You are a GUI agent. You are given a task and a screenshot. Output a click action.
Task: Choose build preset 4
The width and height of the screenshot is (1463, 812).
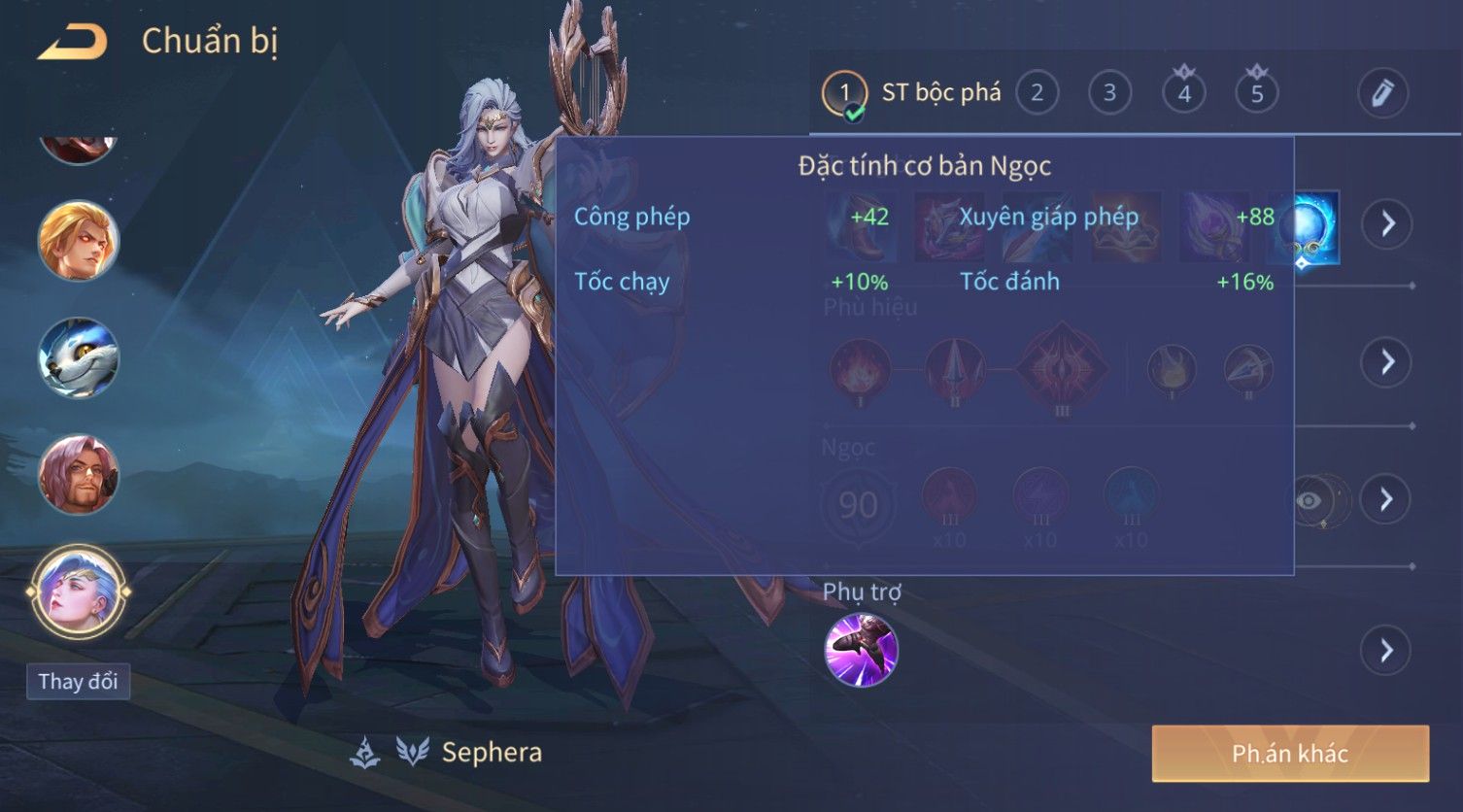1183,93
